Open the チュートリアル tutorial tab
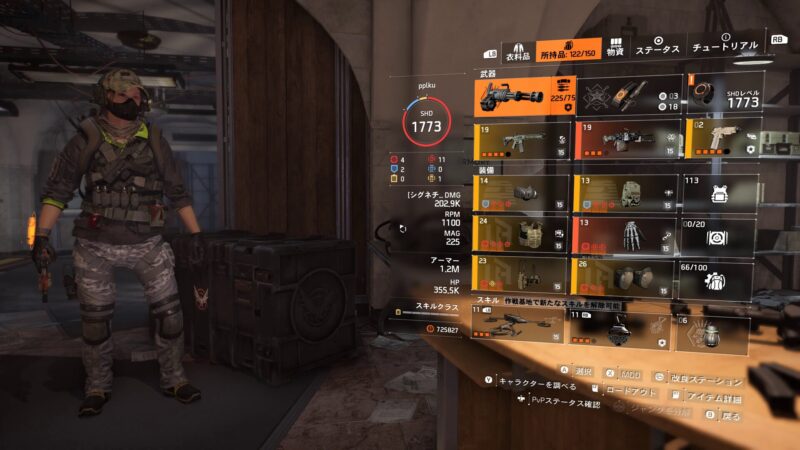Screen dimensions: 800x450 pos(725,48)
